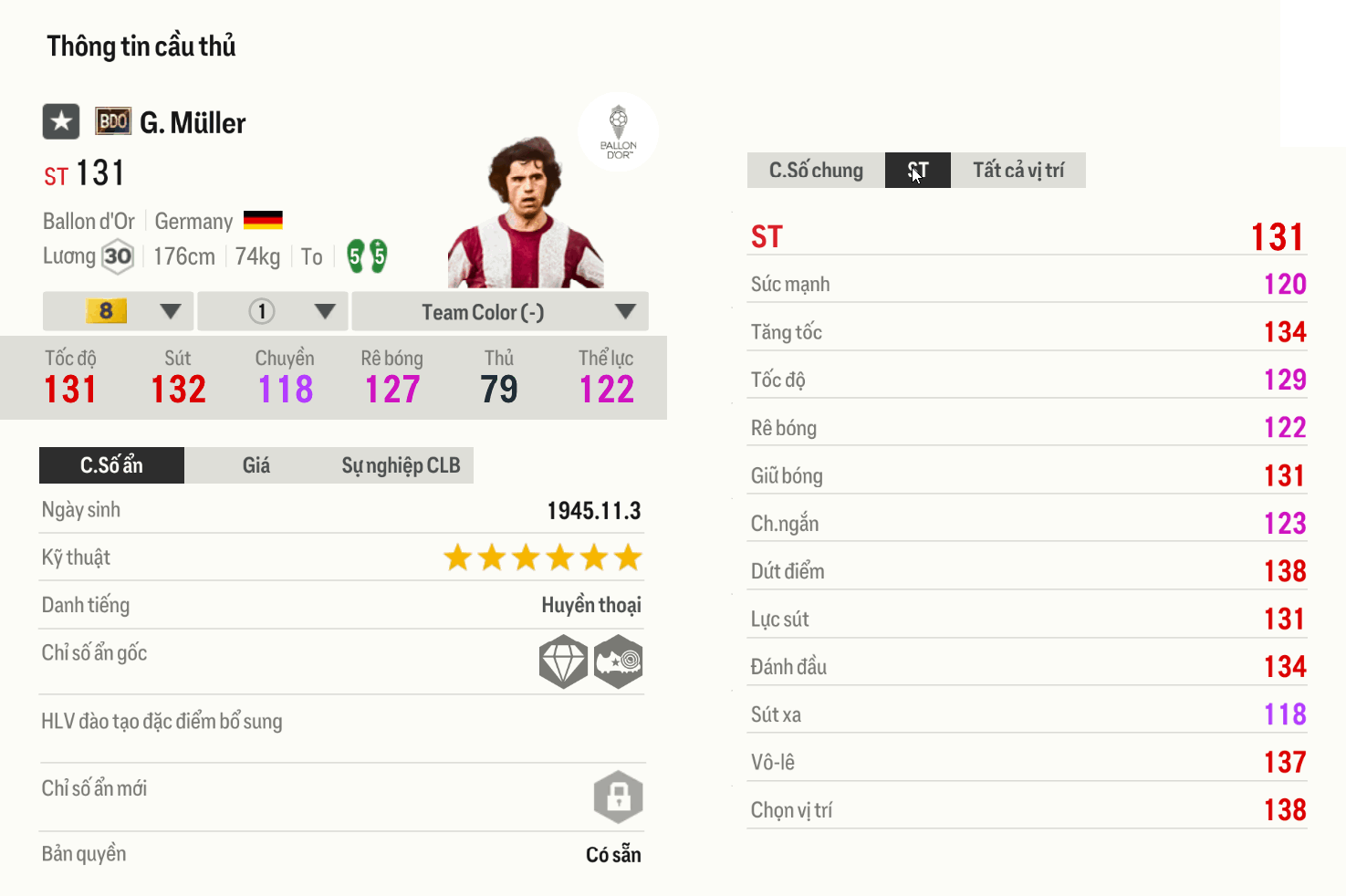Select the BDO season badge next to G. Müller

click(x=112, y=120)
